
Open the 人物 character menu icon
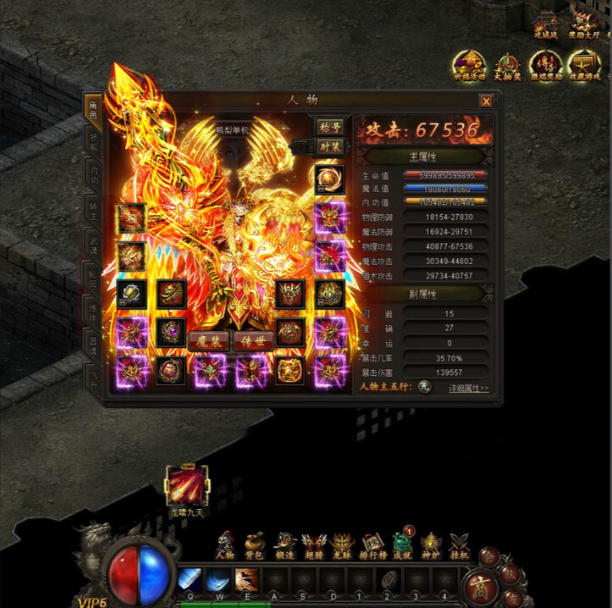(226, 545)
